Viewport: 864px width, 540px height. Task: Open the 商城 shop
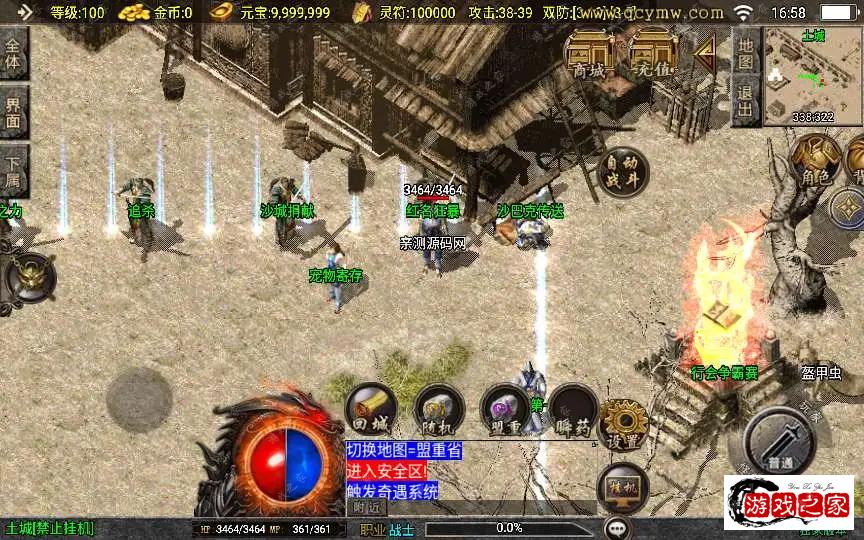(x=590, y=55)
